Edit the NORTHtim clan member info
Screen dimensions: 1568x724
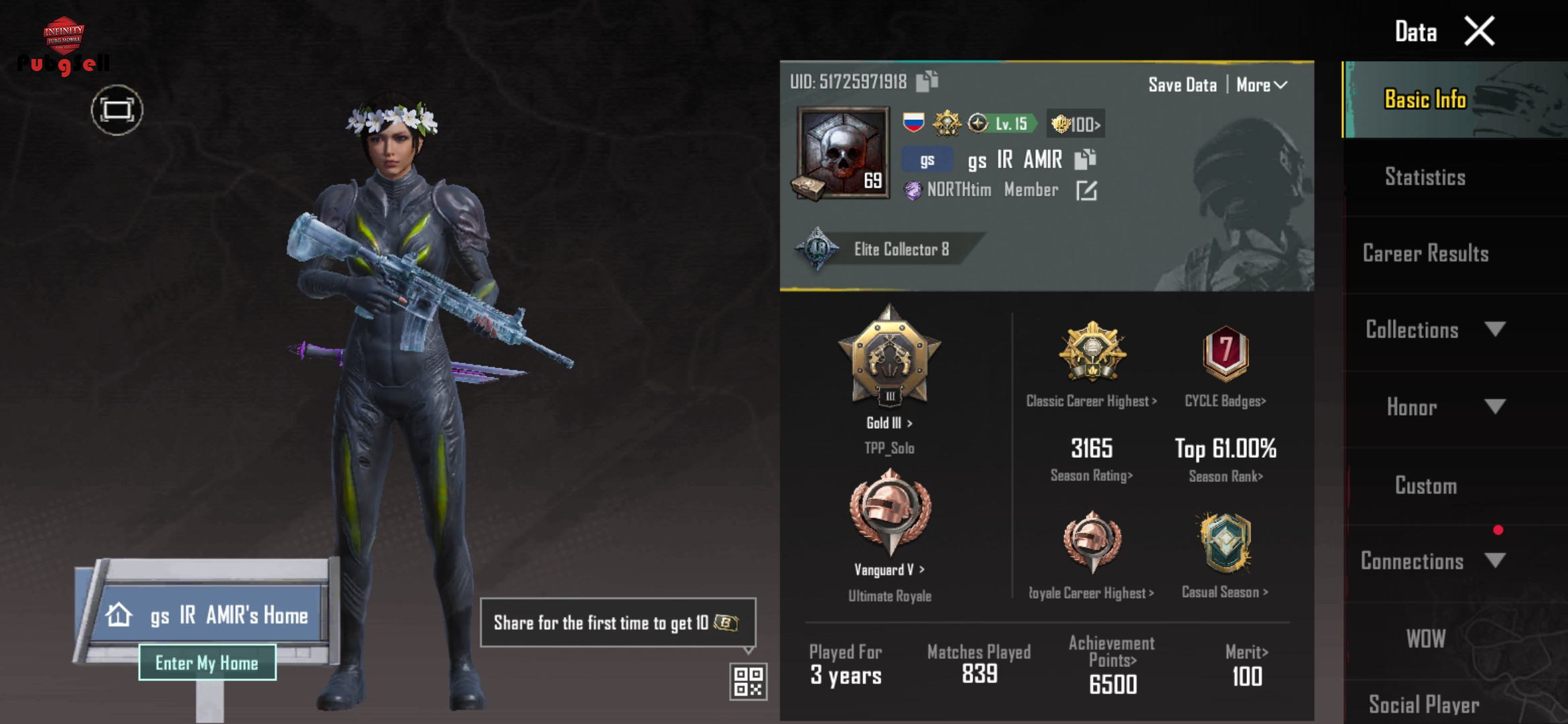click(x=1086, y=191)
